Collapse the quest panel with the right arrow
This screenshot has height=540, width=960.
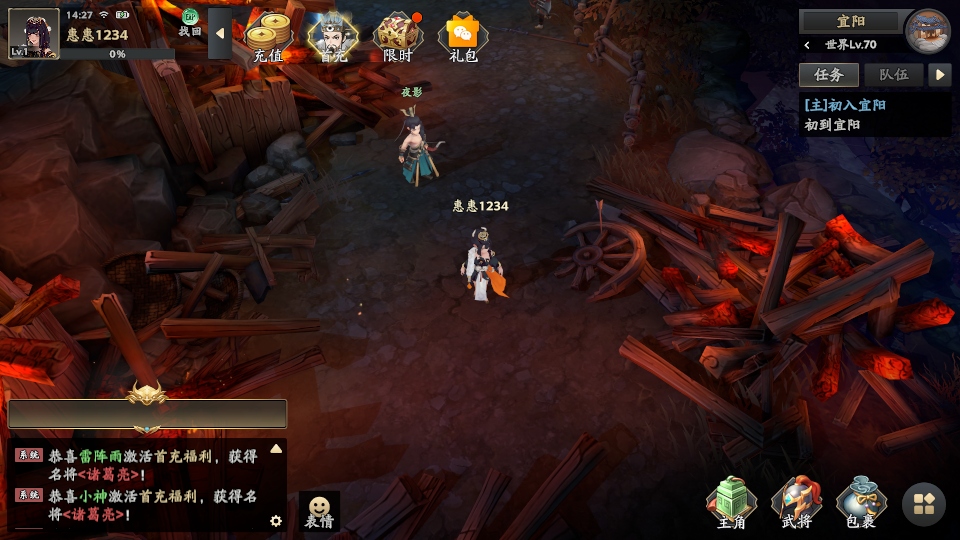pos(939,75)
